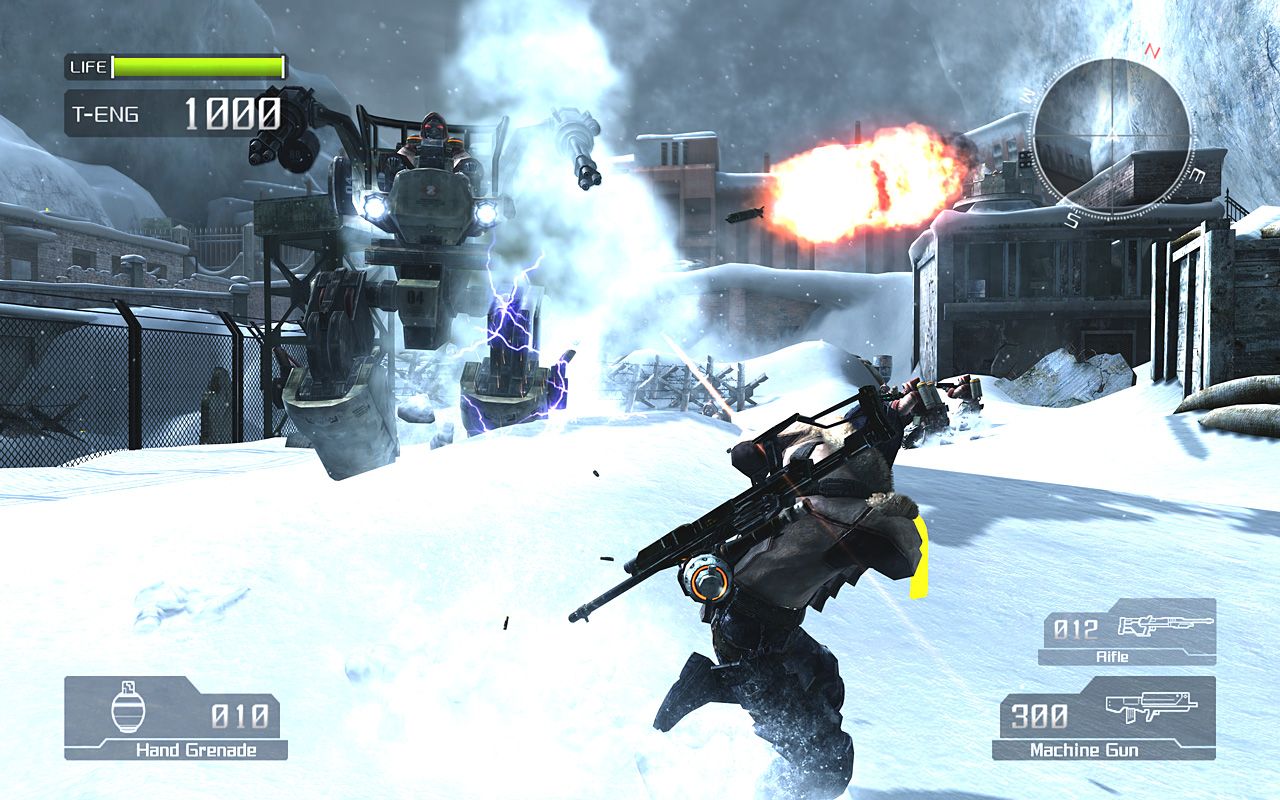
Task: Click the circular compass radar
Action: point(1111,137)
